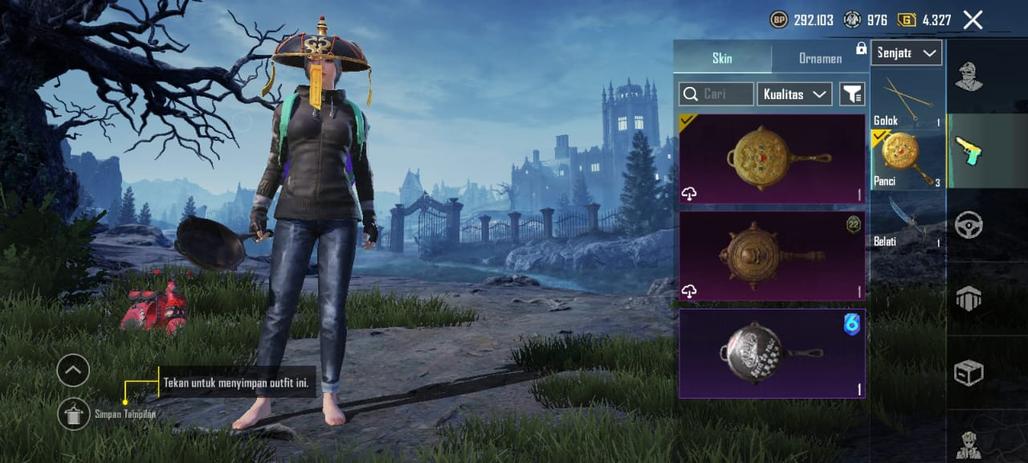Open the vehicle steering wheel category
Viewport: 1028px width, 463px height.
coord(968,224)
